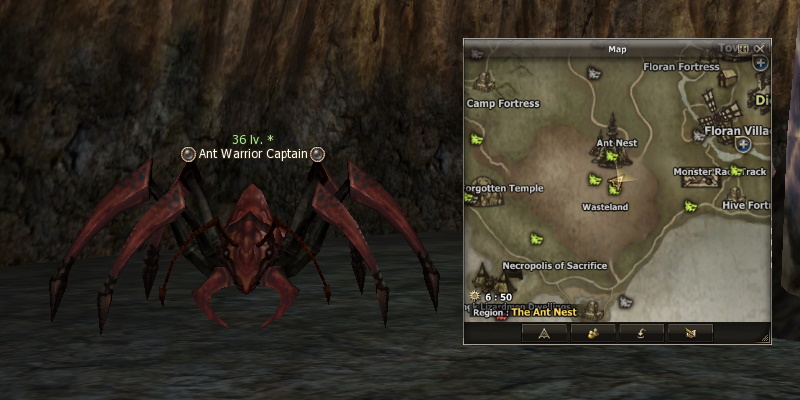Click the Monster Race Track location

[719, 172]
